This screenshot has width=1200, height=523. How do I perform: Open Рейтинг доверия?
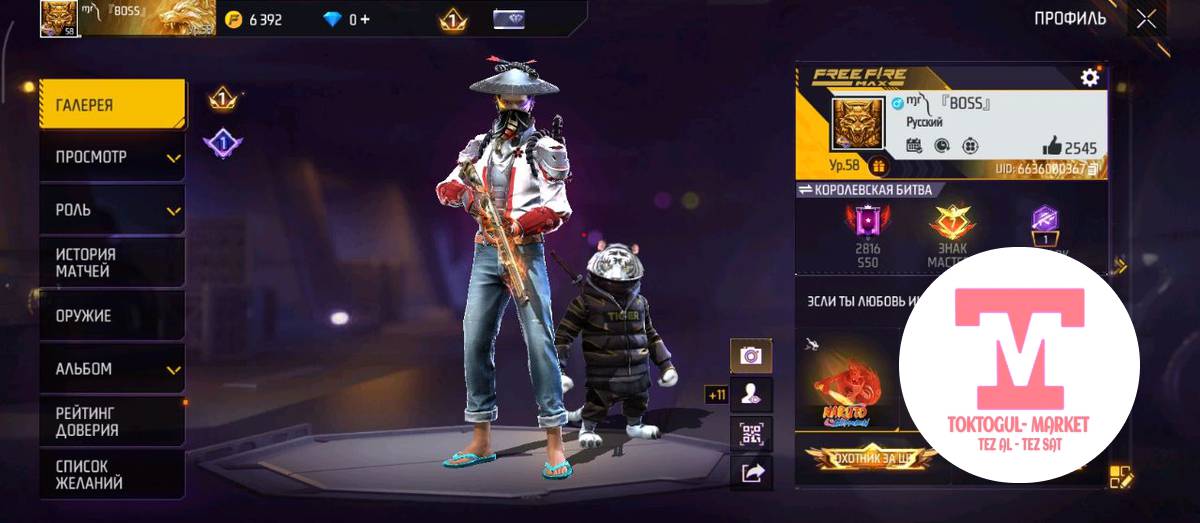tap(112, 421)
